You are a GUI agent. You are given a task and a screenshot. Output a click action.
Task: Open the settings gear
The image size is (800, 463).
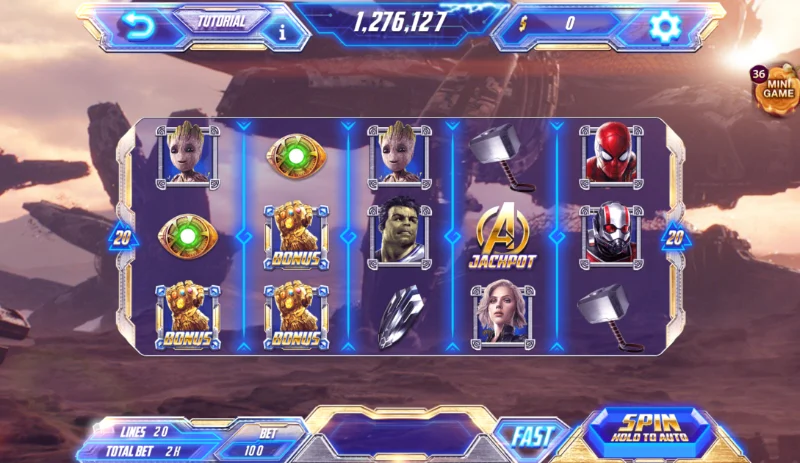[x=663, y=26]
